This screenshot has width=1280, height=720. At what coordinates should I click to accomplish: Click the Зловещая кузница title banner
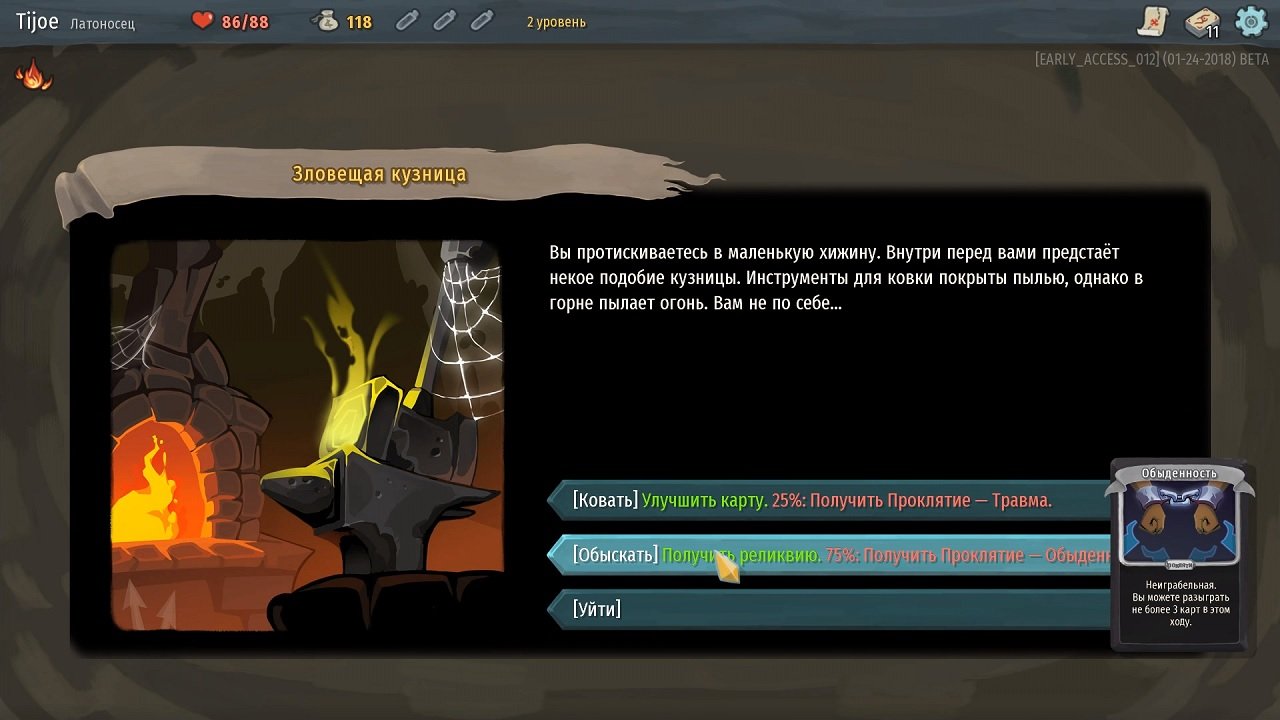click(x=379, y=173)
